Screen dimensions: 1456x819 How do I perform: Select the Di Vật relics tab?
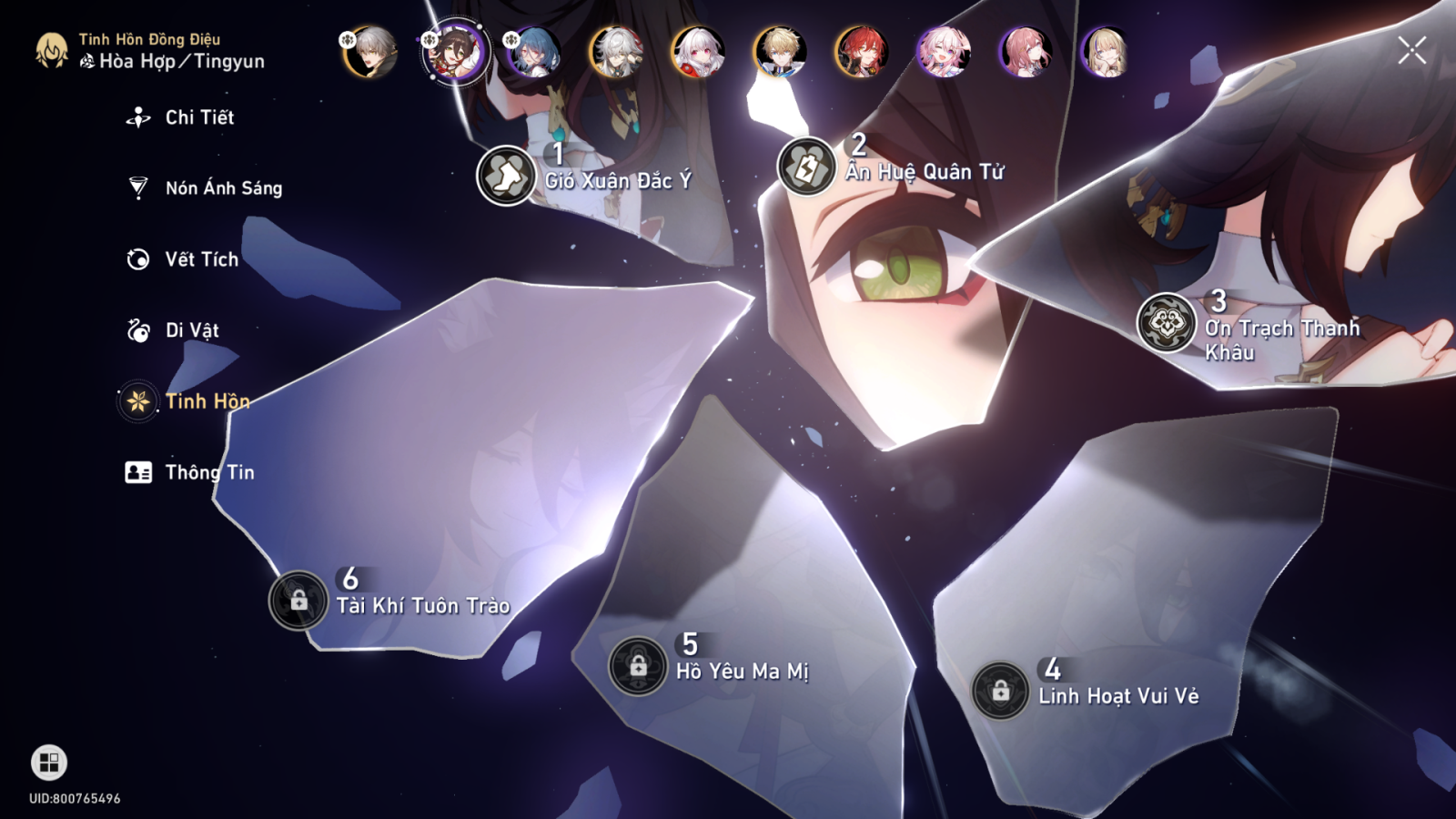click(191, 330)
